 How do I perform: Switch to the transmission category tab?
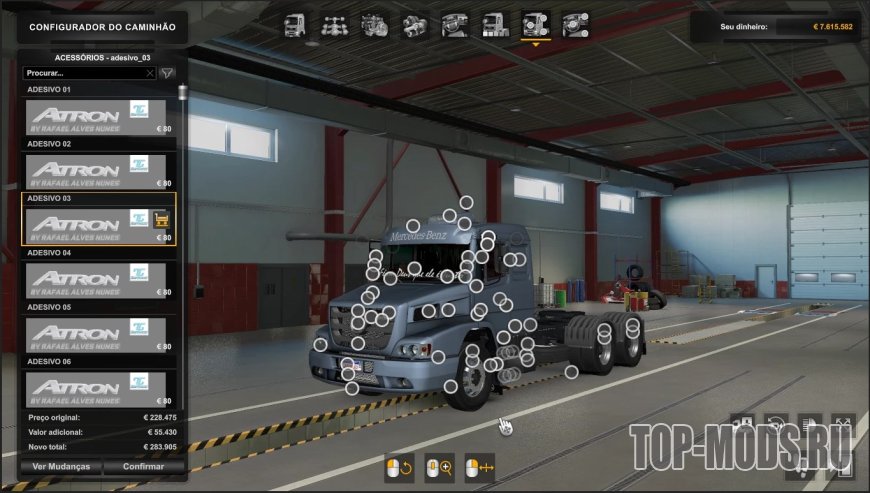click(414, 24)
